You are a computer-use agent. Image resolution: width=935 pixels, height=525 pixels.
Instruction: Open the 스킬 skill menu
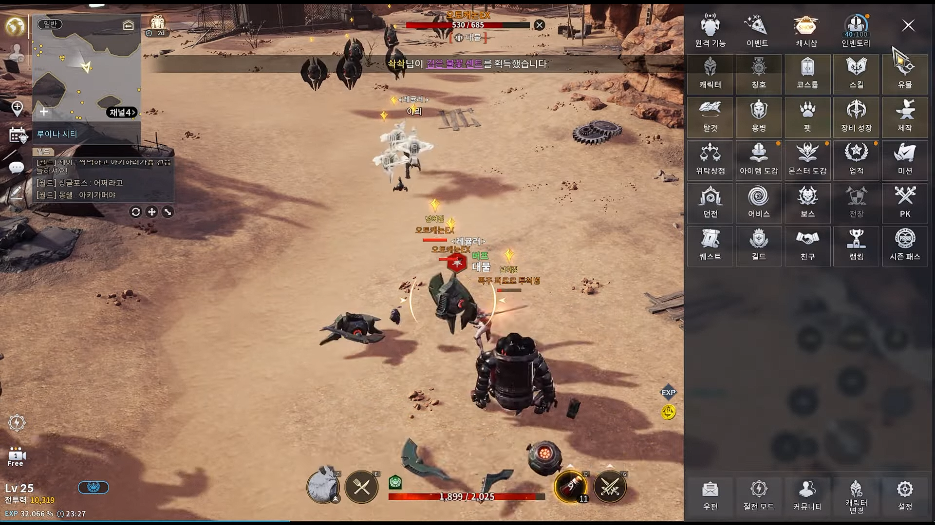[x=856, y=73]
